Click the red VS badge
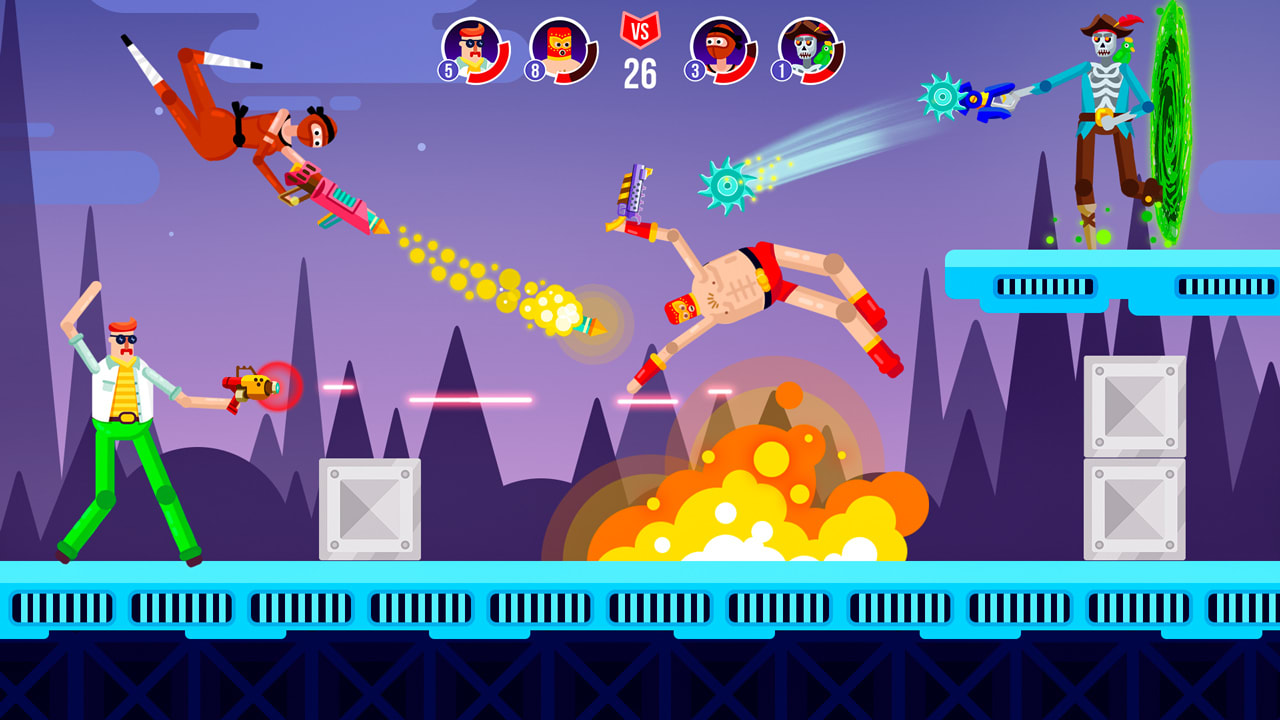Screen dimensions: 1280x720 tap(640, 28)
